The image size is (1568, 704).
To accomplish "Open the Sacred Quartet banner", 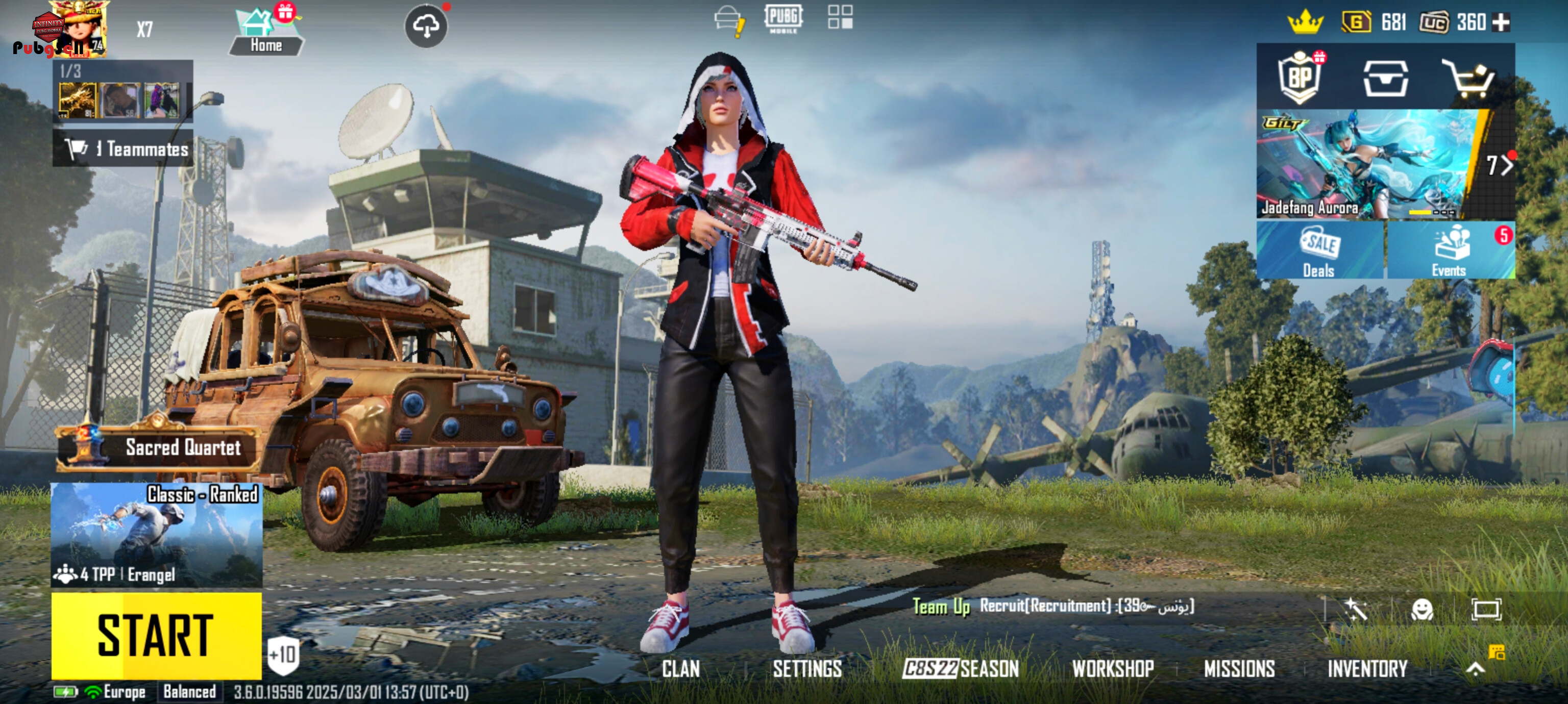I will click(158, 447).
